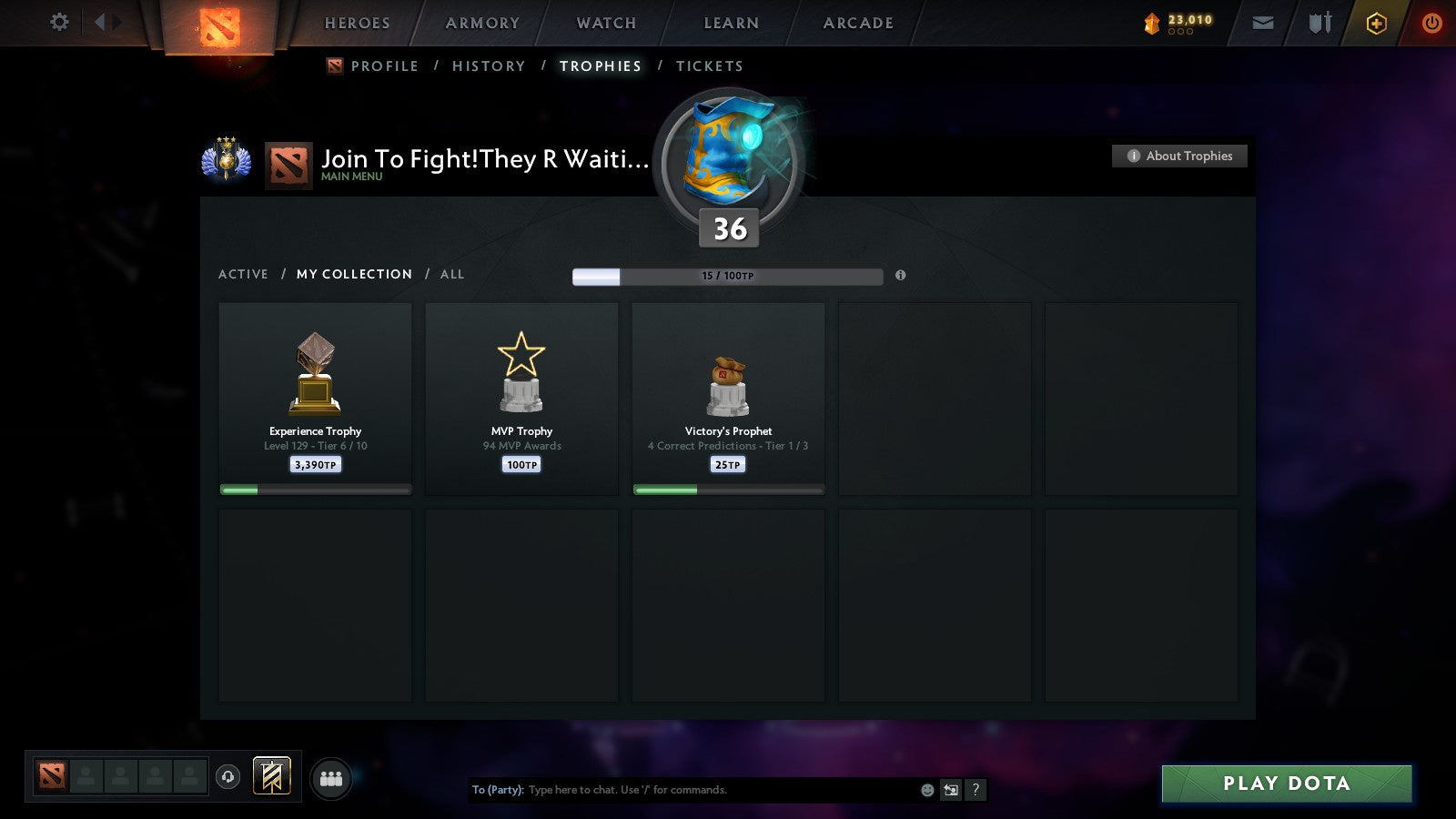
Task: Select the ALL trophies filter
Action: click(x=451, y=274)
